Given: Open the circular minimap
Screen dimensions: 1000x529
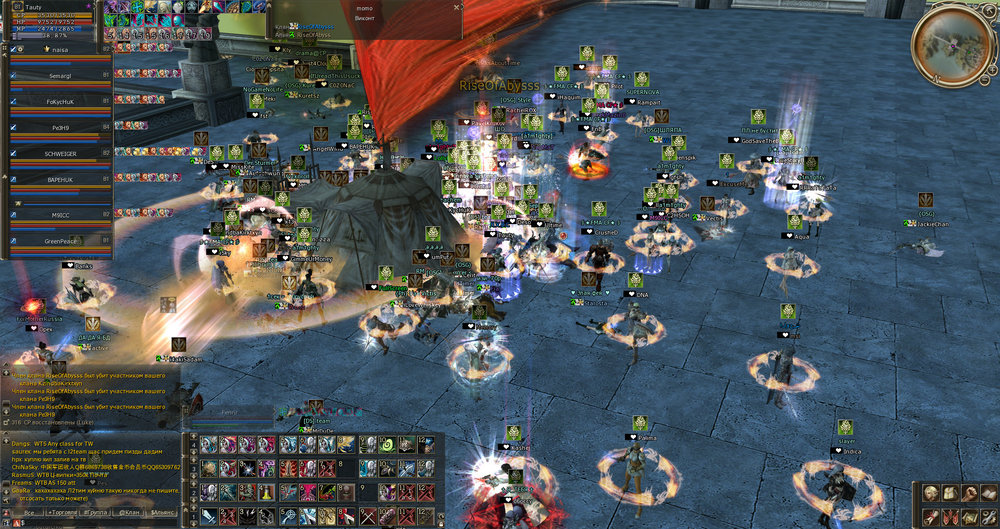Looking at the screenshot, I should [951, 42].
